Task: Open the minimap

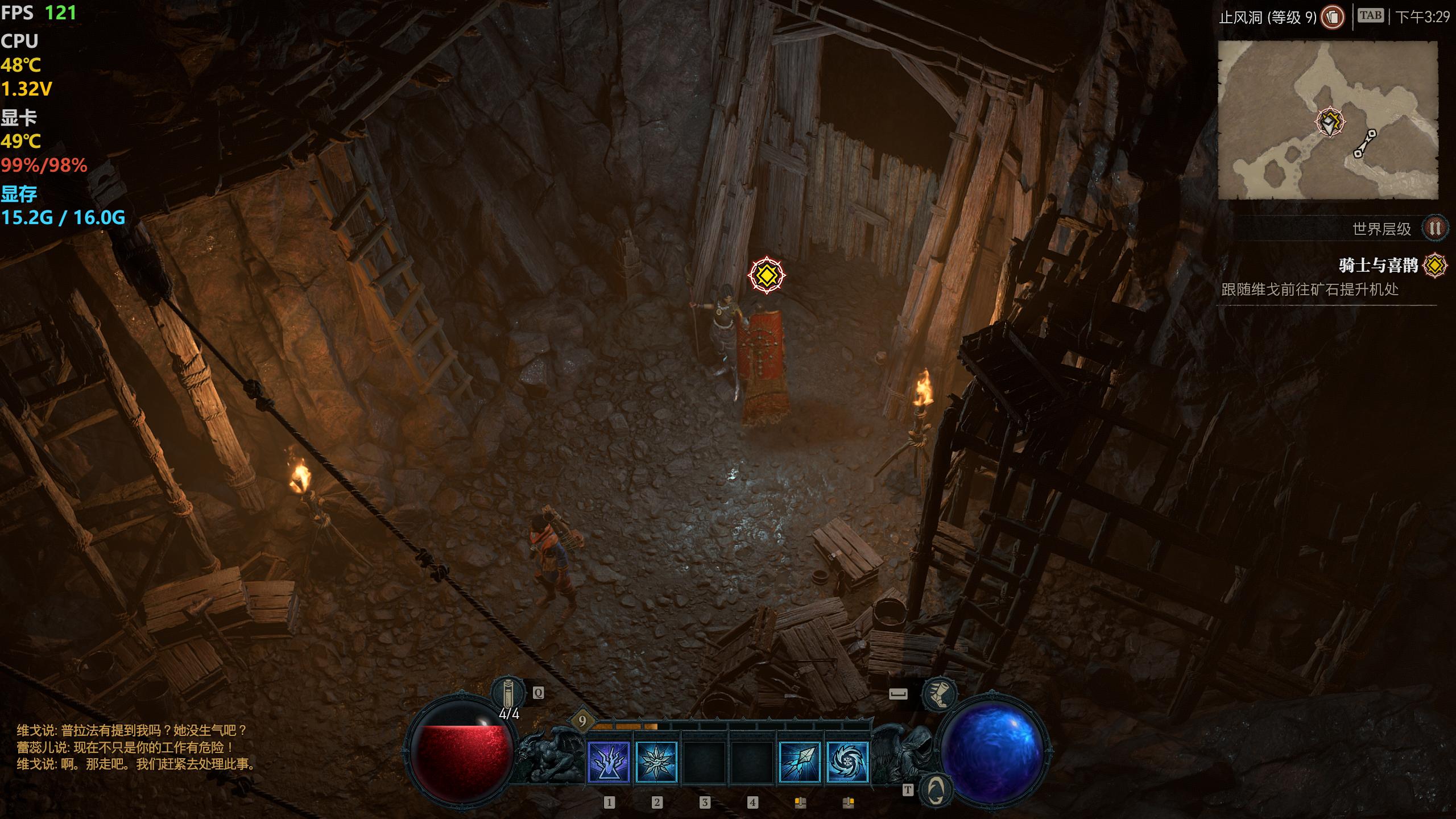Action: click(x=1327, y=119)
